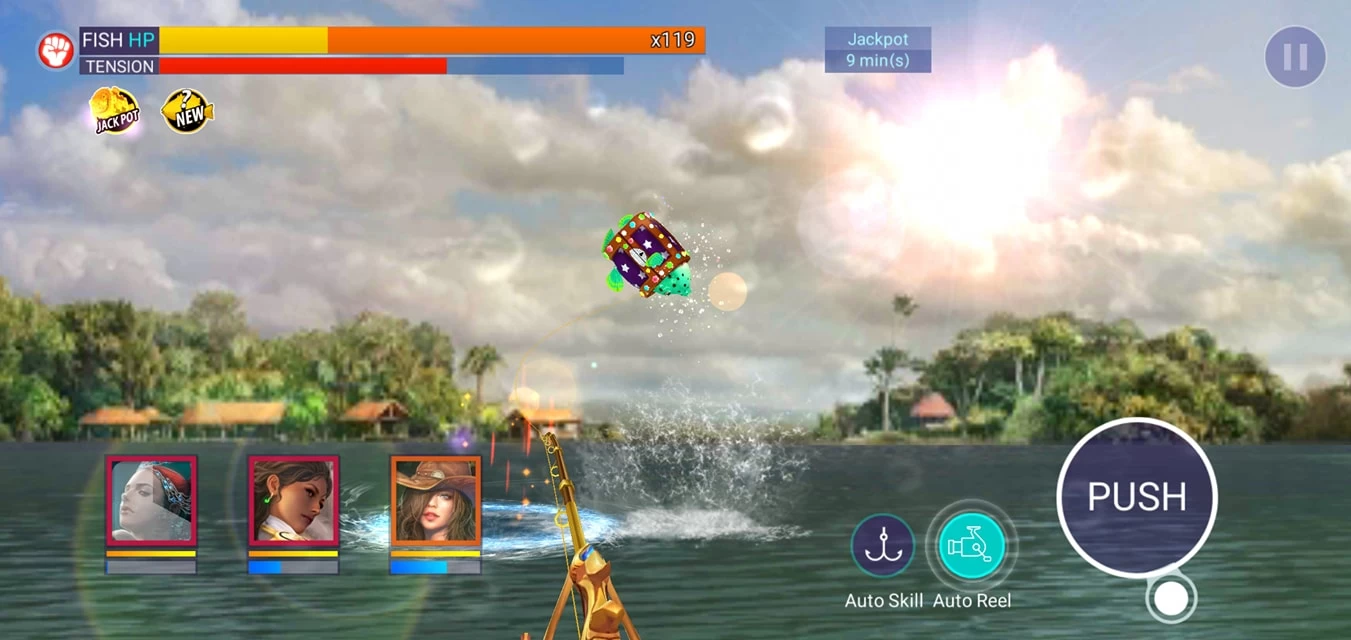This screenshot has width=1351, height=640.
Task: Activate the cowgirl hat character portrait
Action: 435,501
